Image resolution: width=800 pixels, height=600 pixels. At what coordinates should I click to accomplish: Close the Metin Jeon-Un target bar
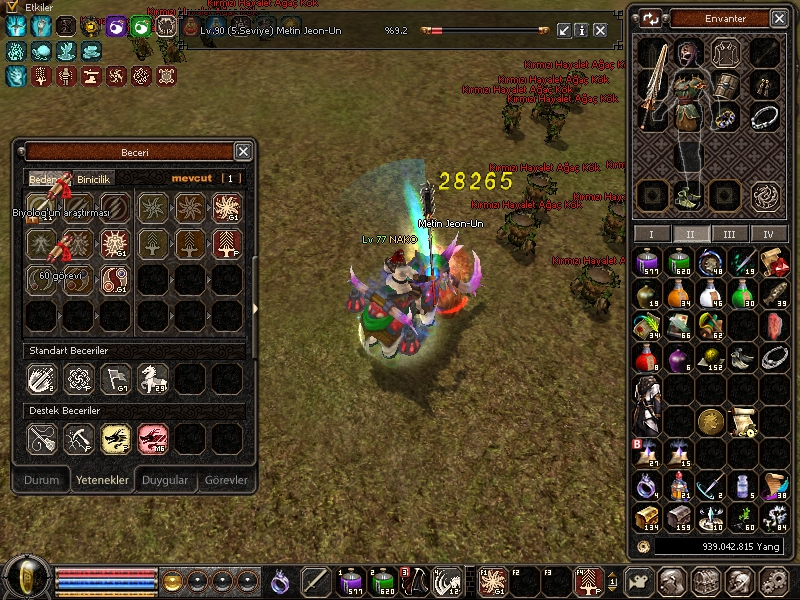(x=600, y=31)
